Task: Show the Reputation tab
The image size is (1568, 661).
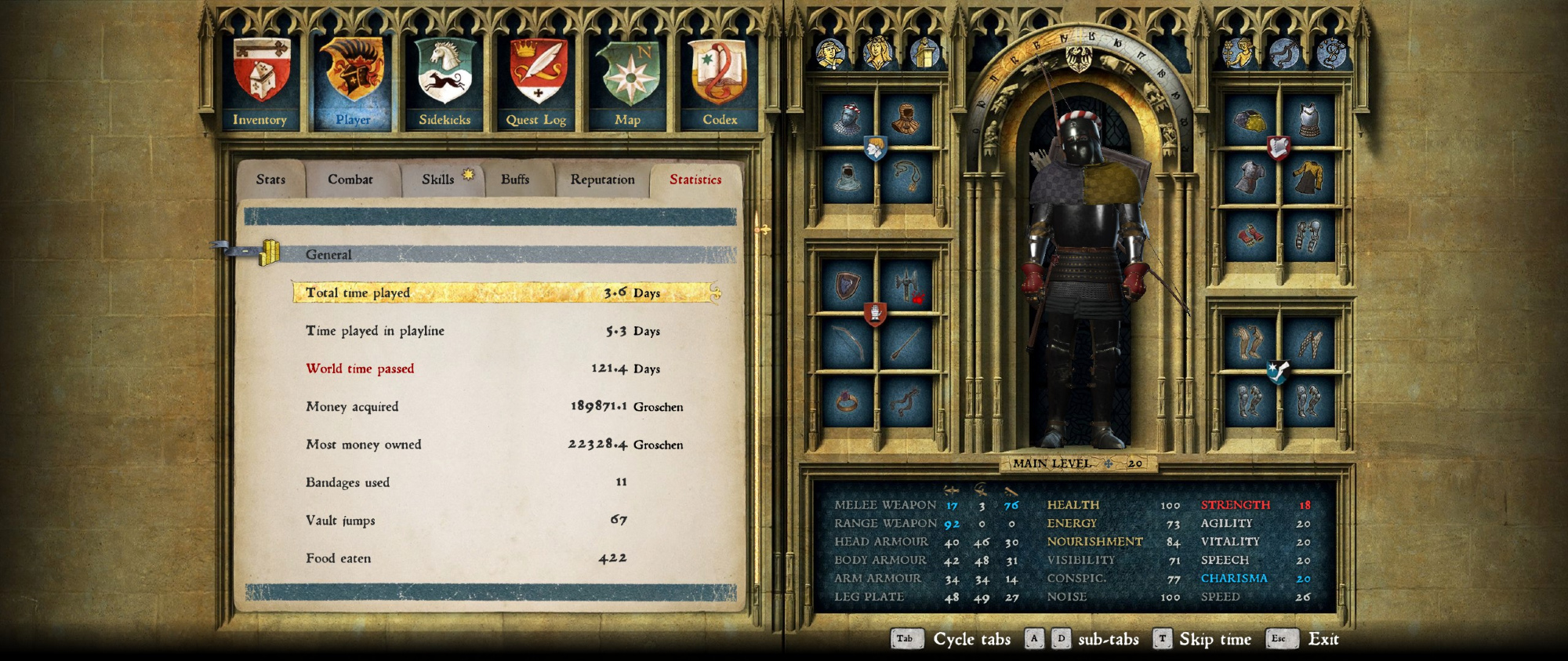Action: pyautogui.click(x=602, y=180)
